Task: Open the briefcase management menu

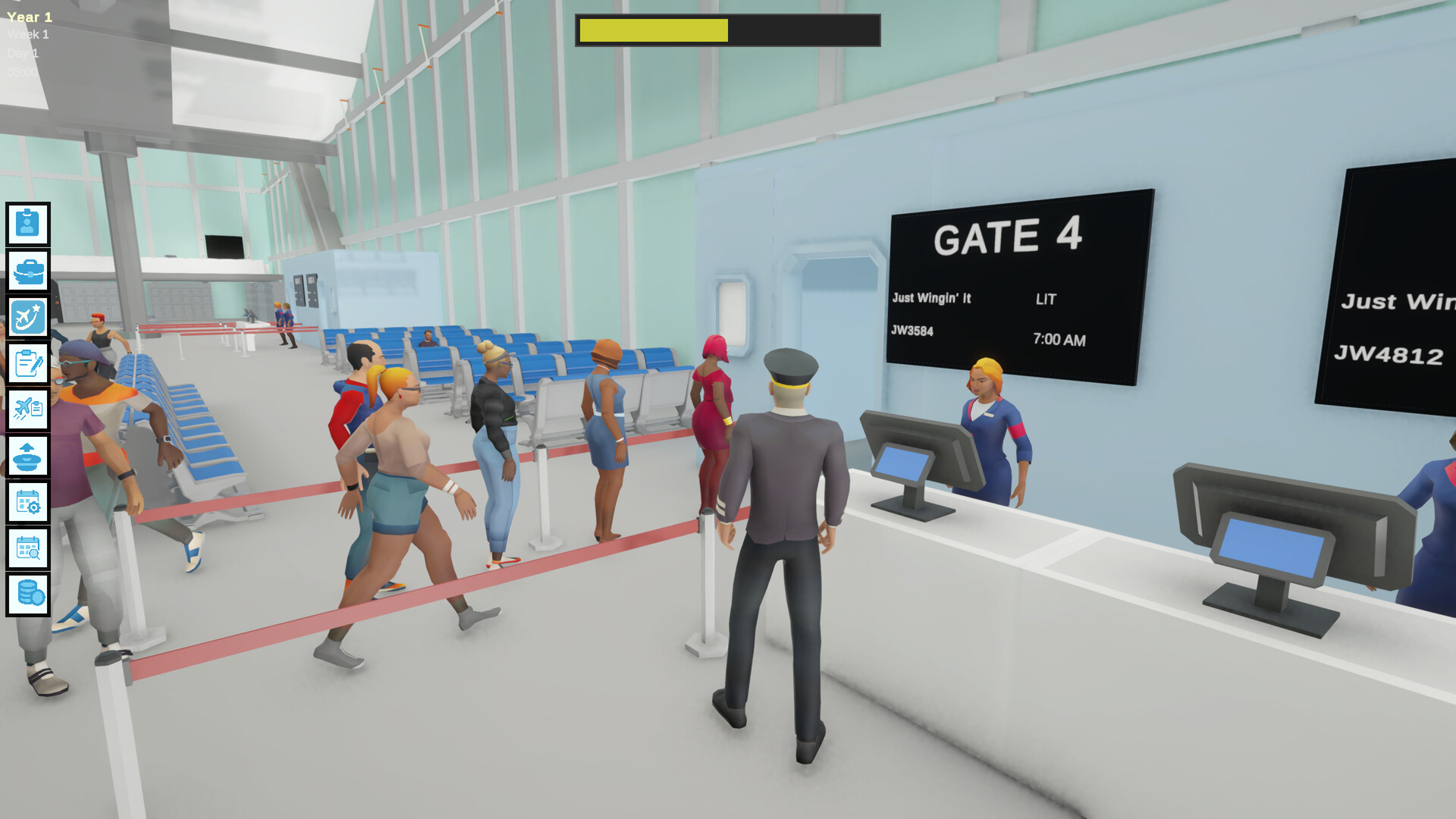Action: click(x=28, y=271)
